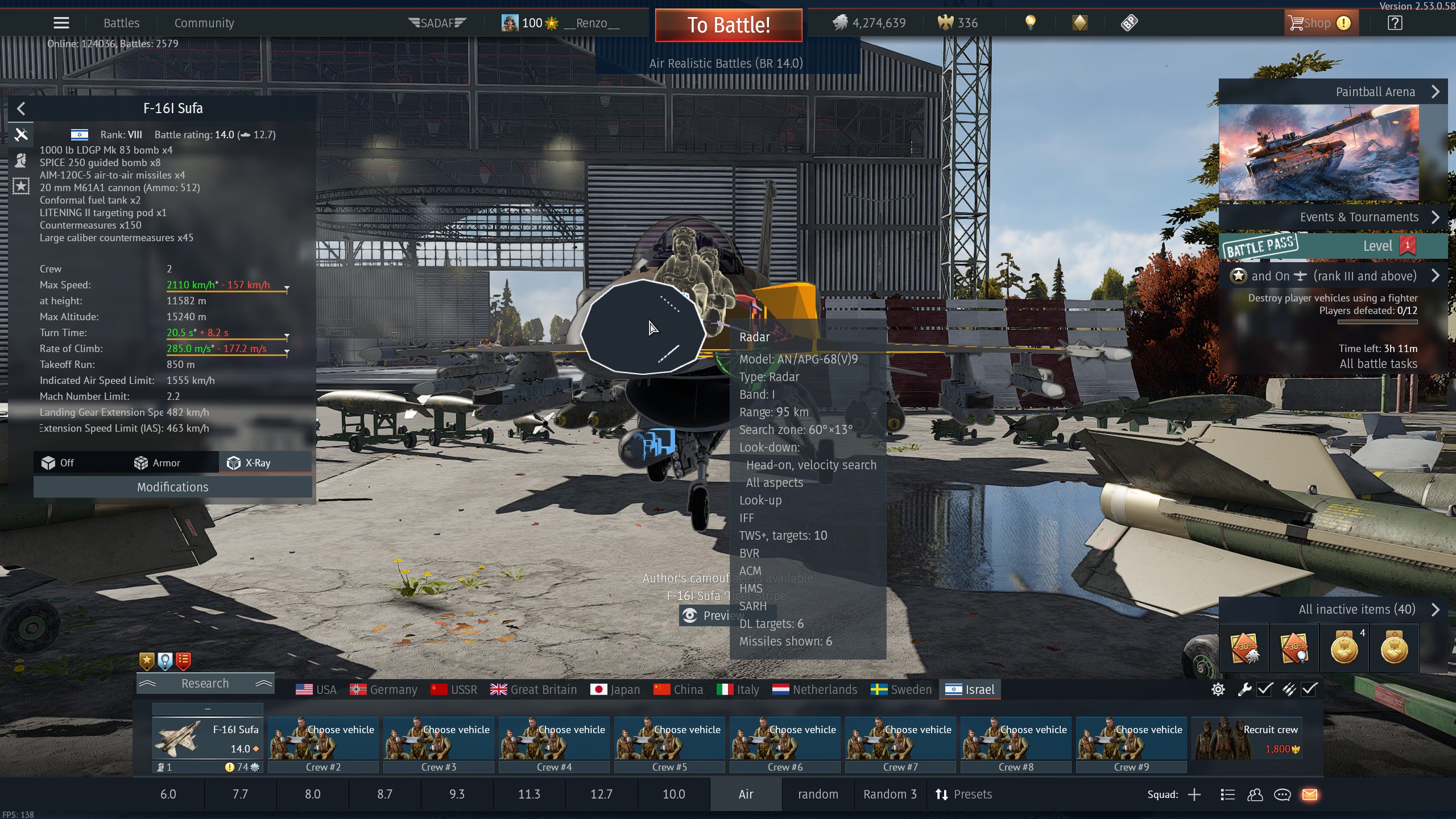Turn the X-Ray view Off
This screenshot has width=1456, height=819.
click(58, 463)
